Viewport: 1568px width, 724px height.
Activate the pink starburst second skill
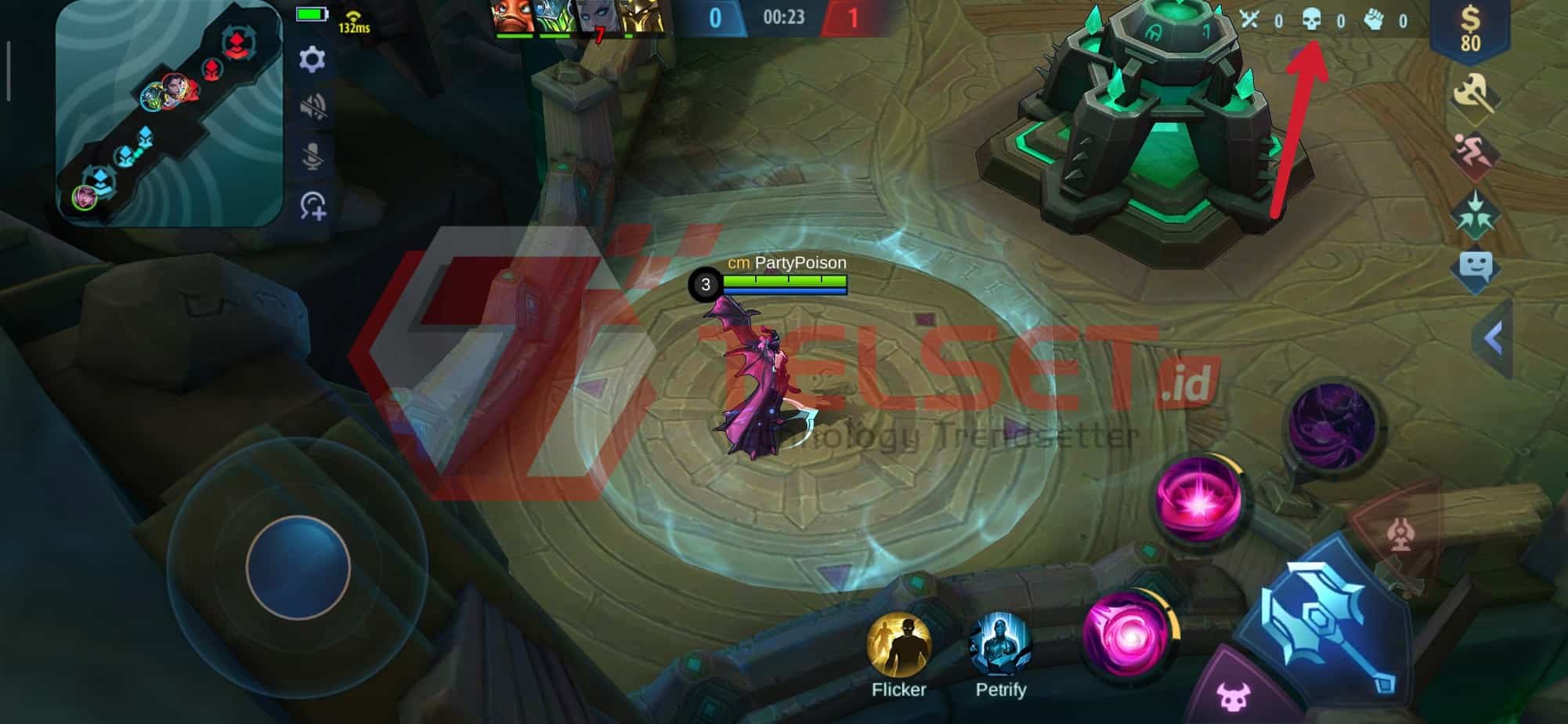pos(1199,501)
